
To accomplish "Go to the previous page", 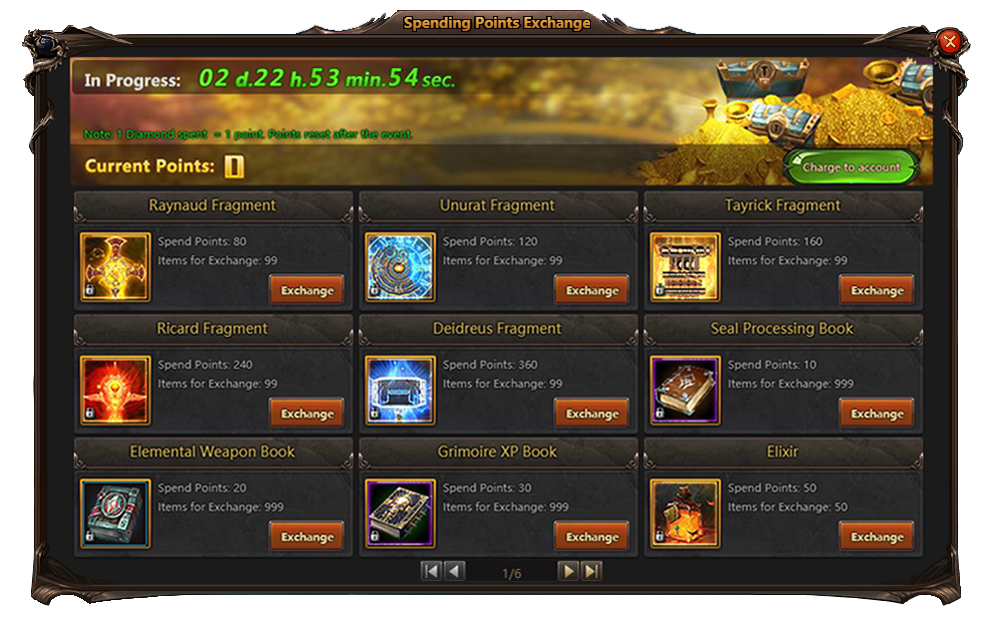I will 455,571.
